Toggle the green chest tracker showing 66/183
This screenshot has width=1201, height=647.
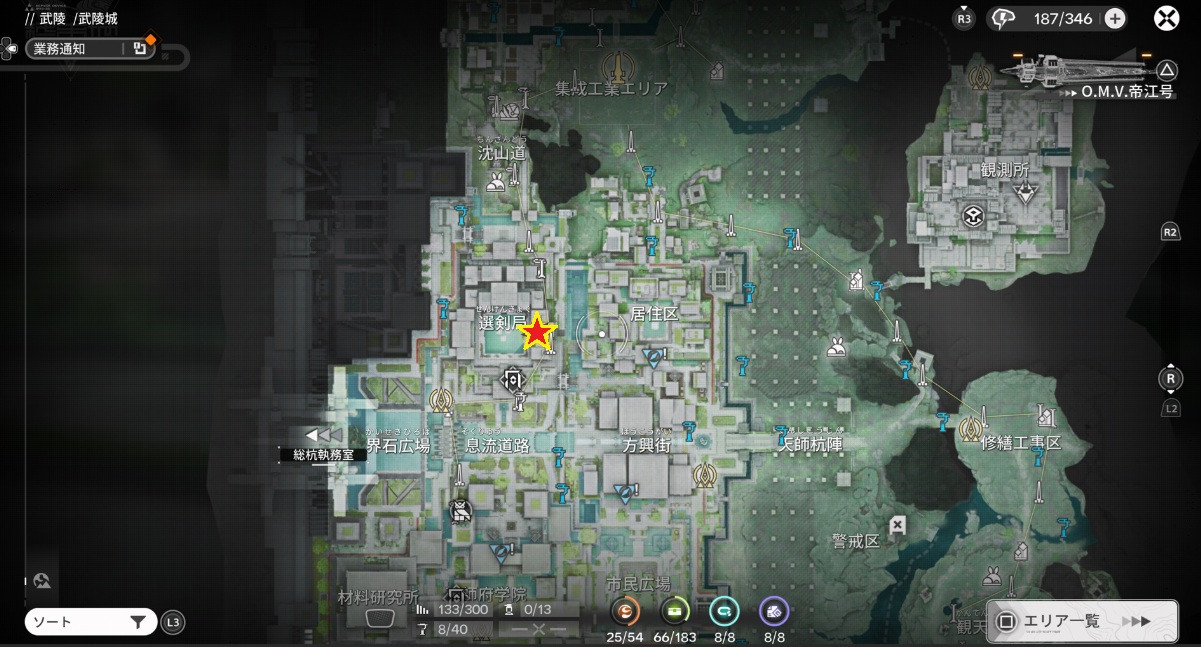(x=674, y=611)
